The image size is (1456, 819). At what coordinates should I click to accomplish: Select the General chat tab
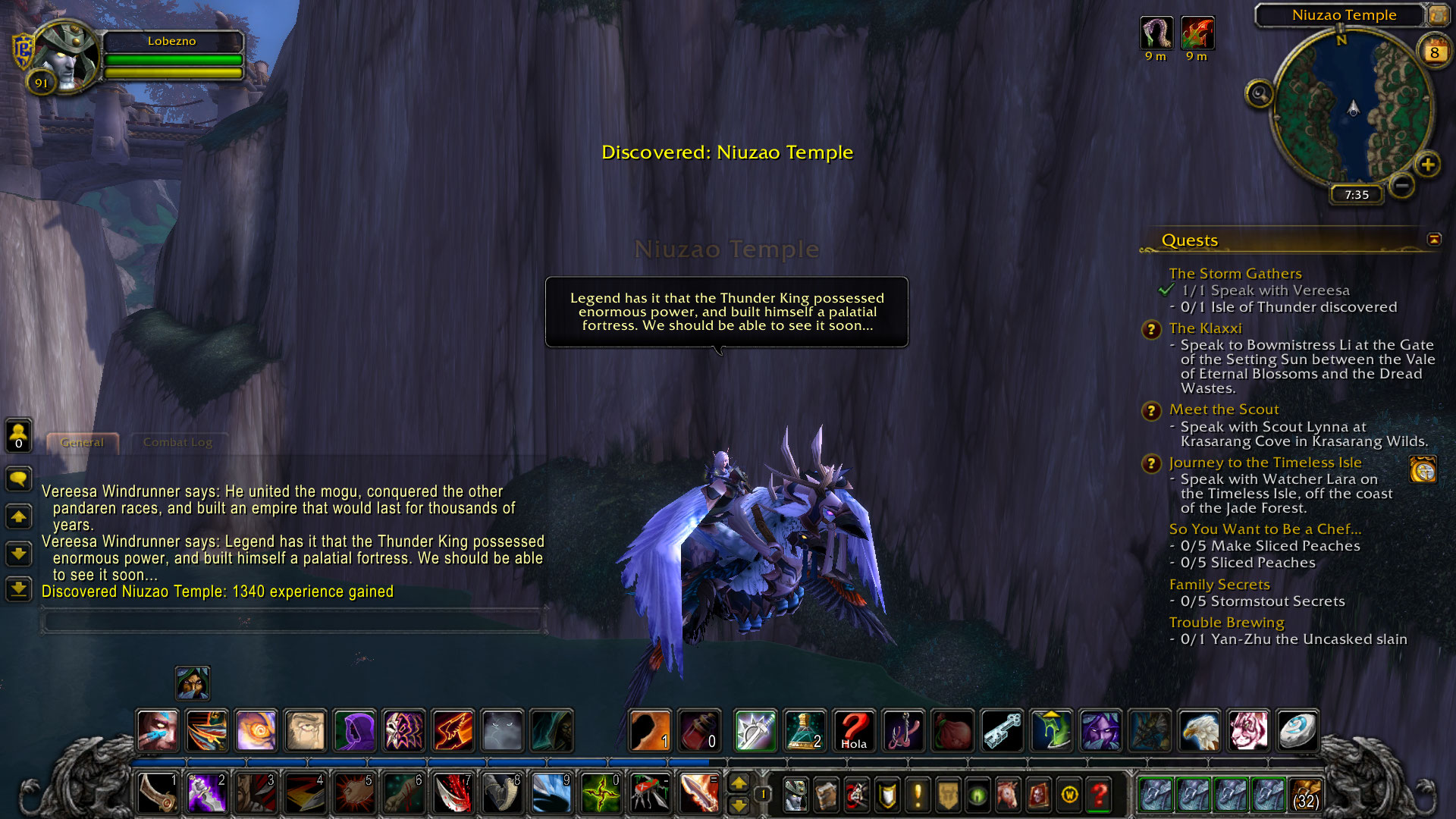coord(82,442)
